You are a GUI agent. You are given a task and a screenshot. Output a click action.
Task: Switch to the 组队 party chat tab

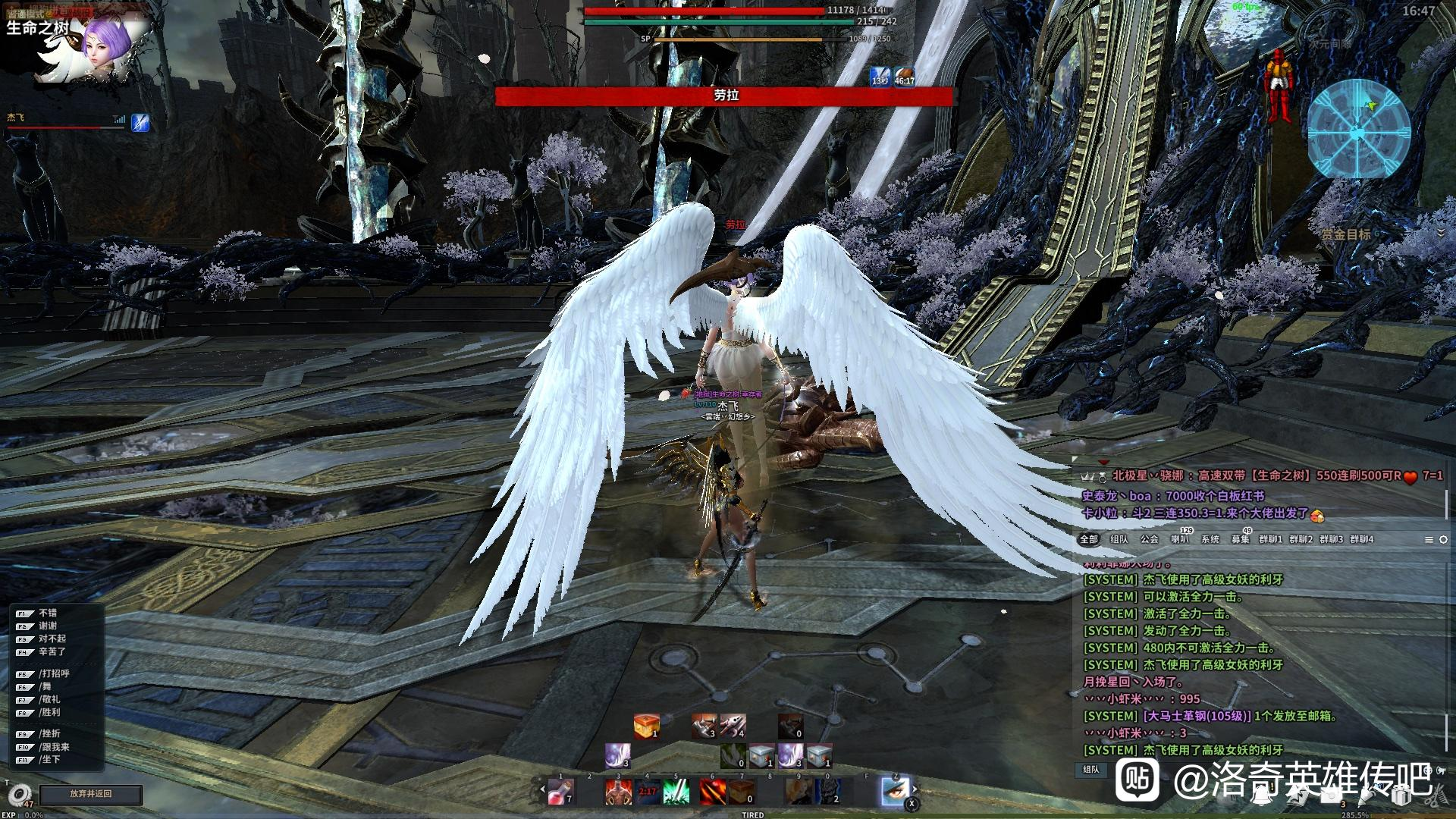1119,539
